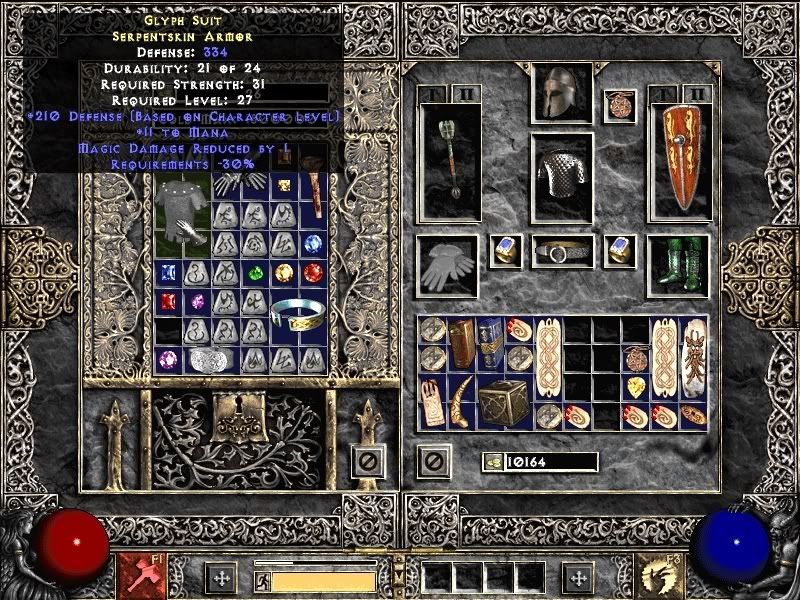Select the equipped mace weapon
800x600 pixels.
[x=447, y=160]
